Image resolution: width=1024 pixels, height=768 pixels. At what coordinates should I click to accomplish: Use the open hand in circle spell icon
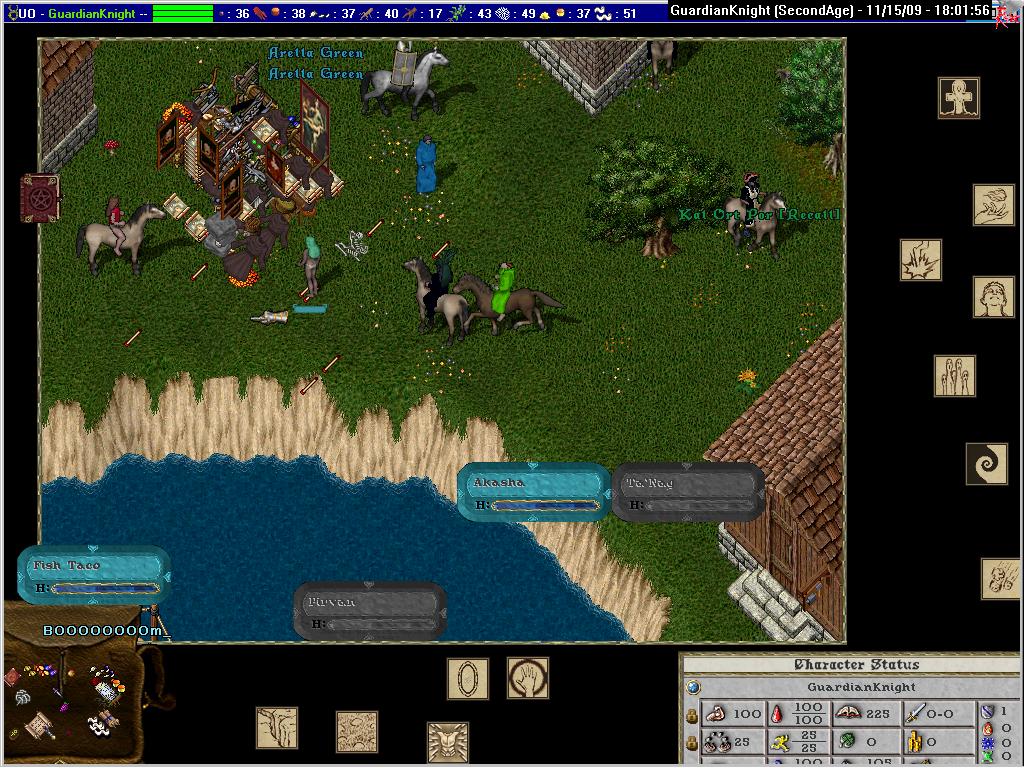(x=528, y=678)
